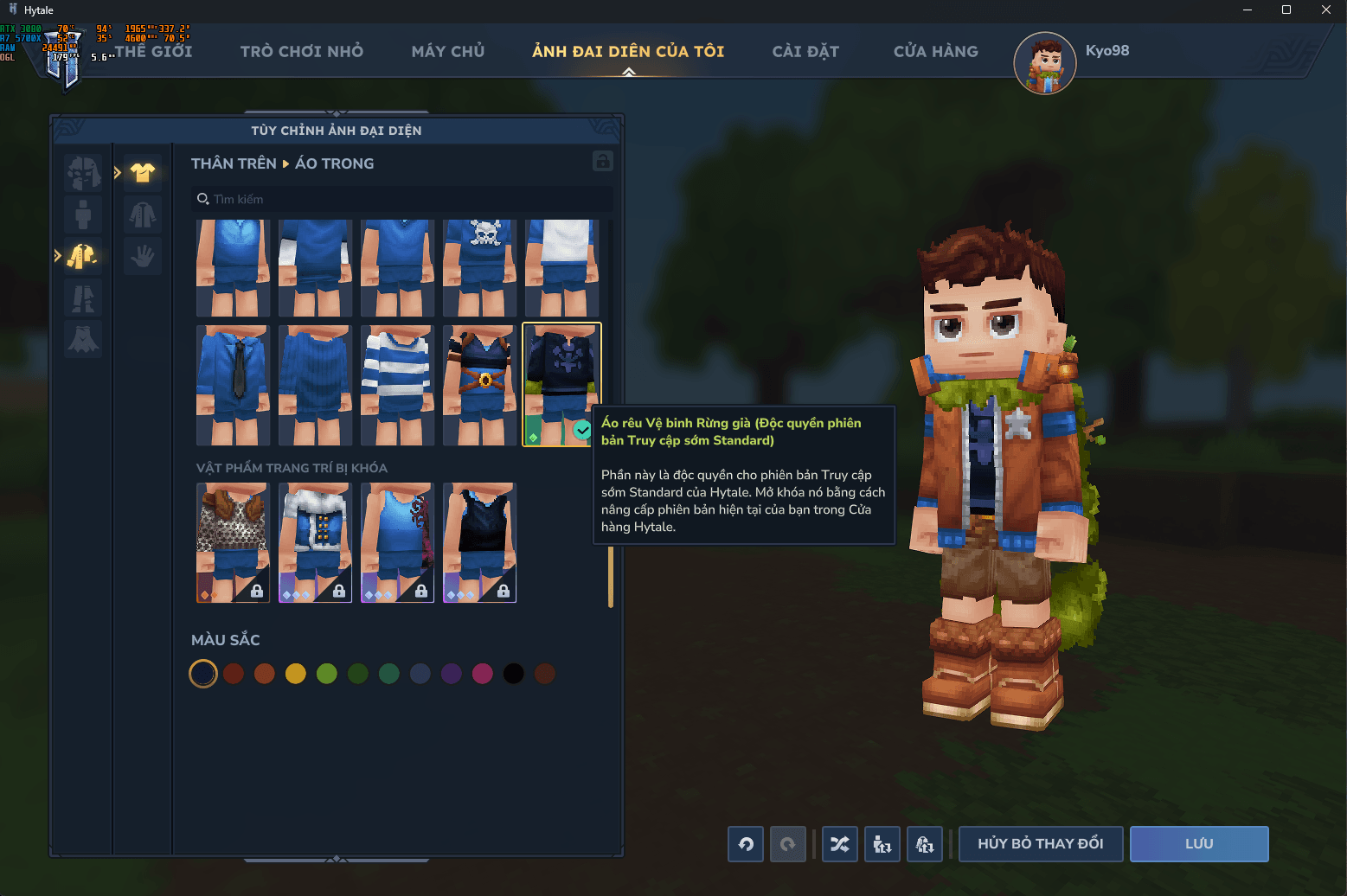This screenshot has height=896, width=1347.
Task: Open the cape customization category
Action: pos(82,339)
